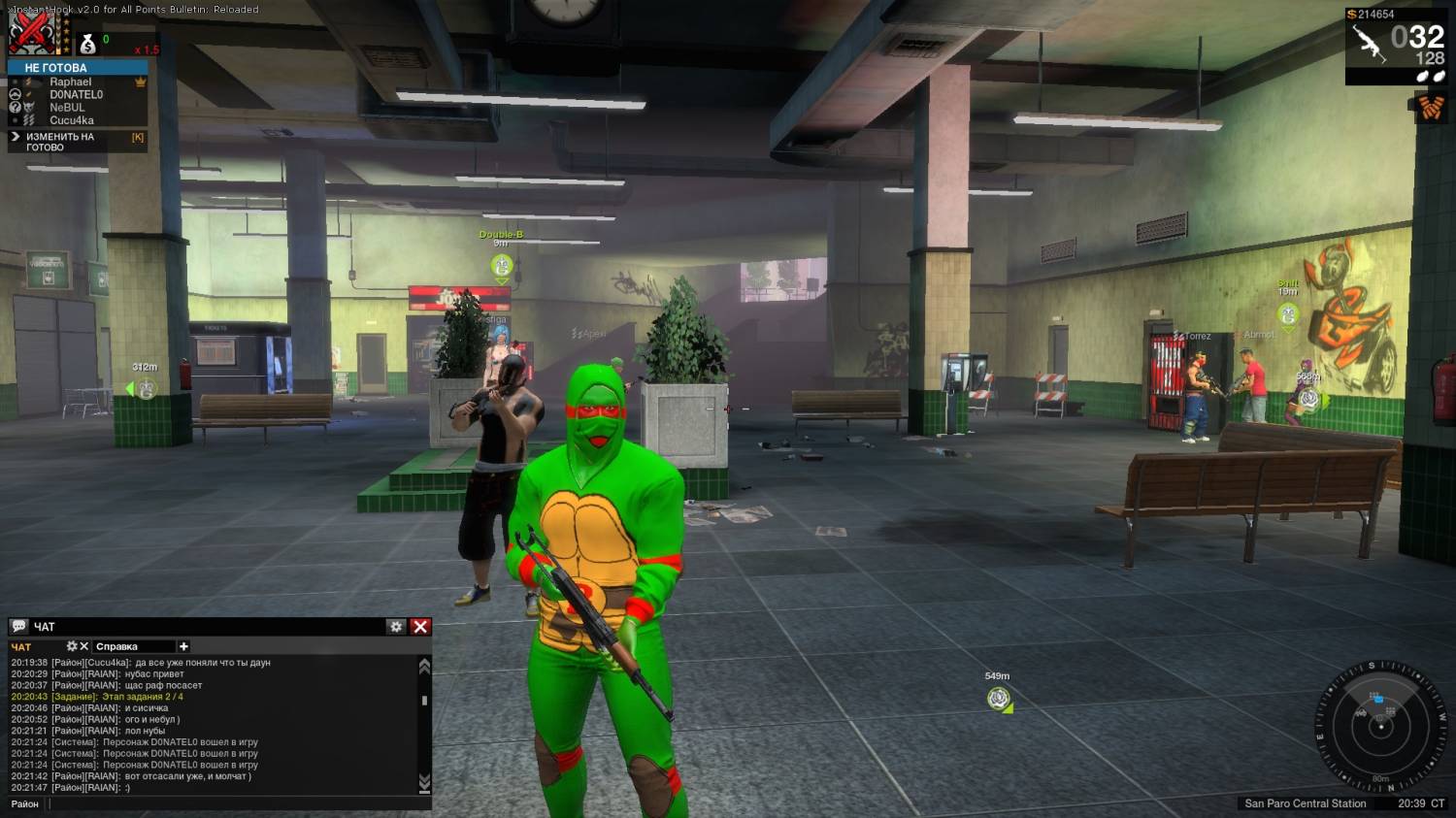Viewport: 1456px width, 818px height.
Task: Click the circular radar minimap
Action: click(1380, 726)
